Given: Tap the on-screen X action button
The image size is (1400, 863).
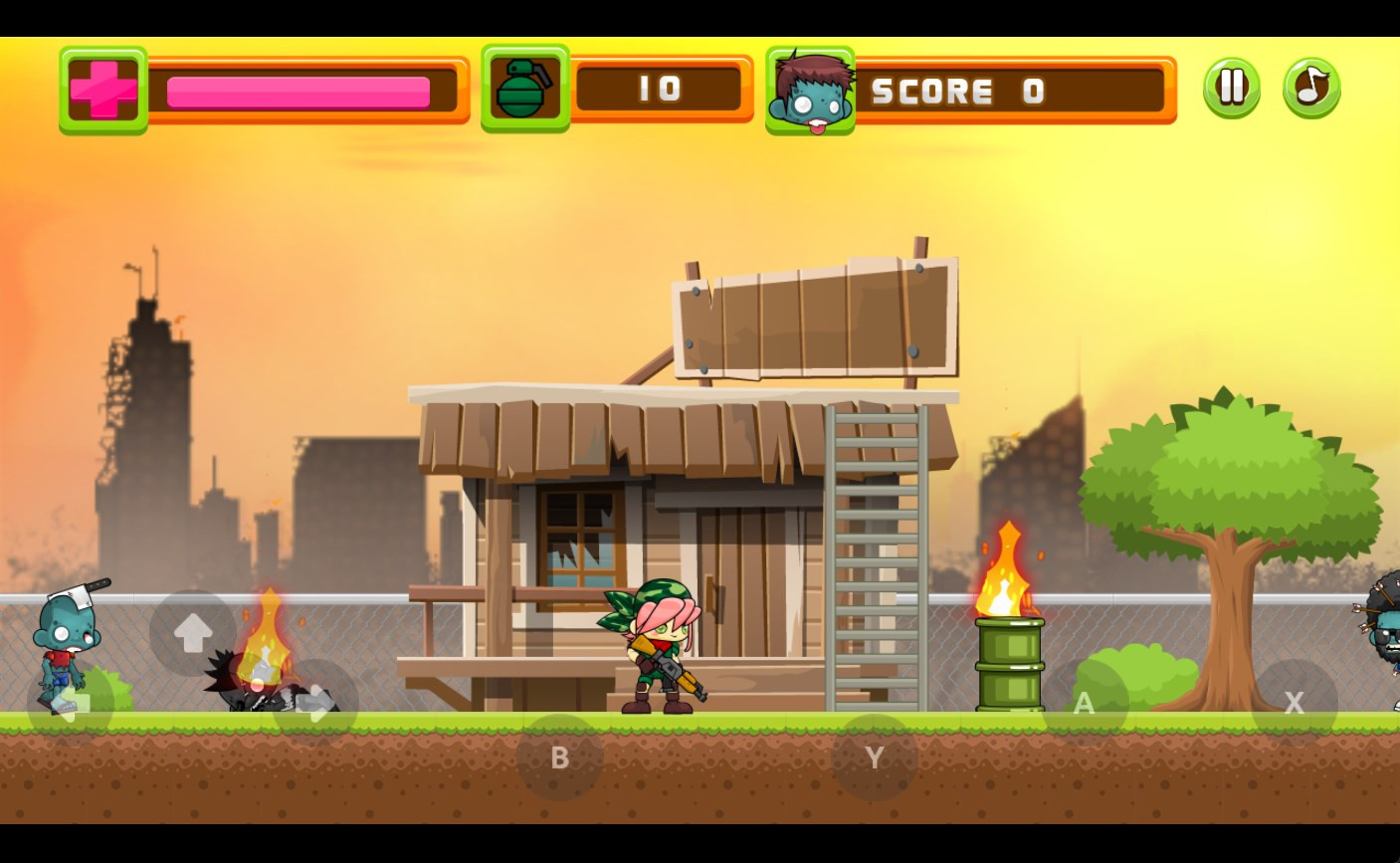Looking at the screenshot, I should click(1294, 703).
